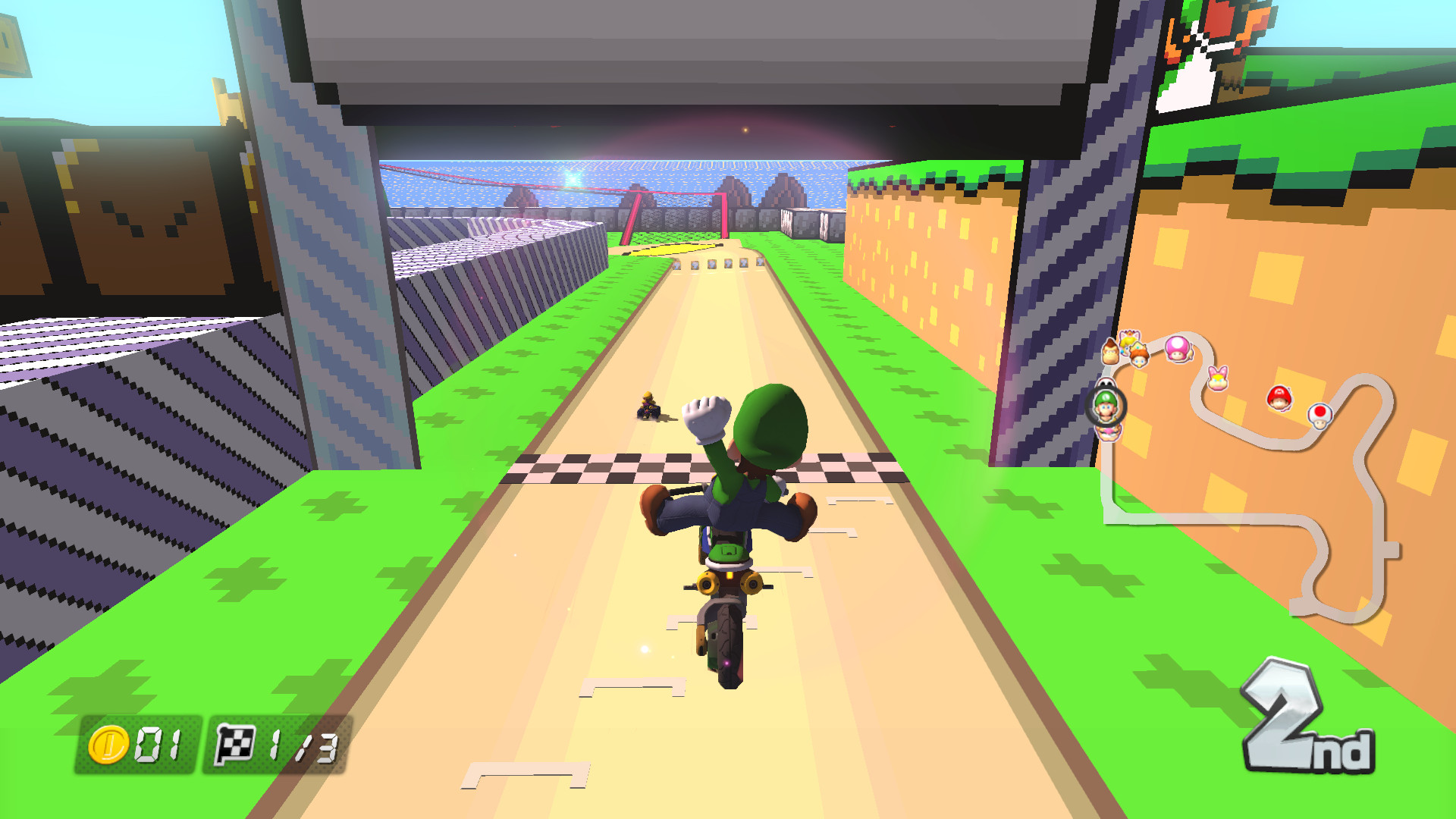The height and width of the screenshot is (819, 1456).
Task: Click the Toad mushroom icon on the minimap
Action: click(1320, 416)
